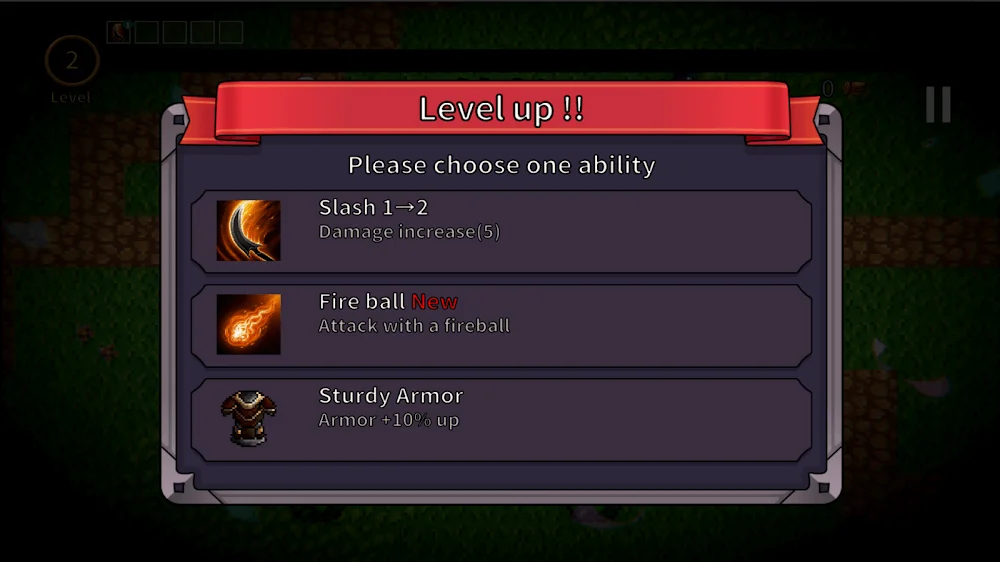
Task: Choose the Slash 1→2 upgrade
Action: (x=500, y=230)
